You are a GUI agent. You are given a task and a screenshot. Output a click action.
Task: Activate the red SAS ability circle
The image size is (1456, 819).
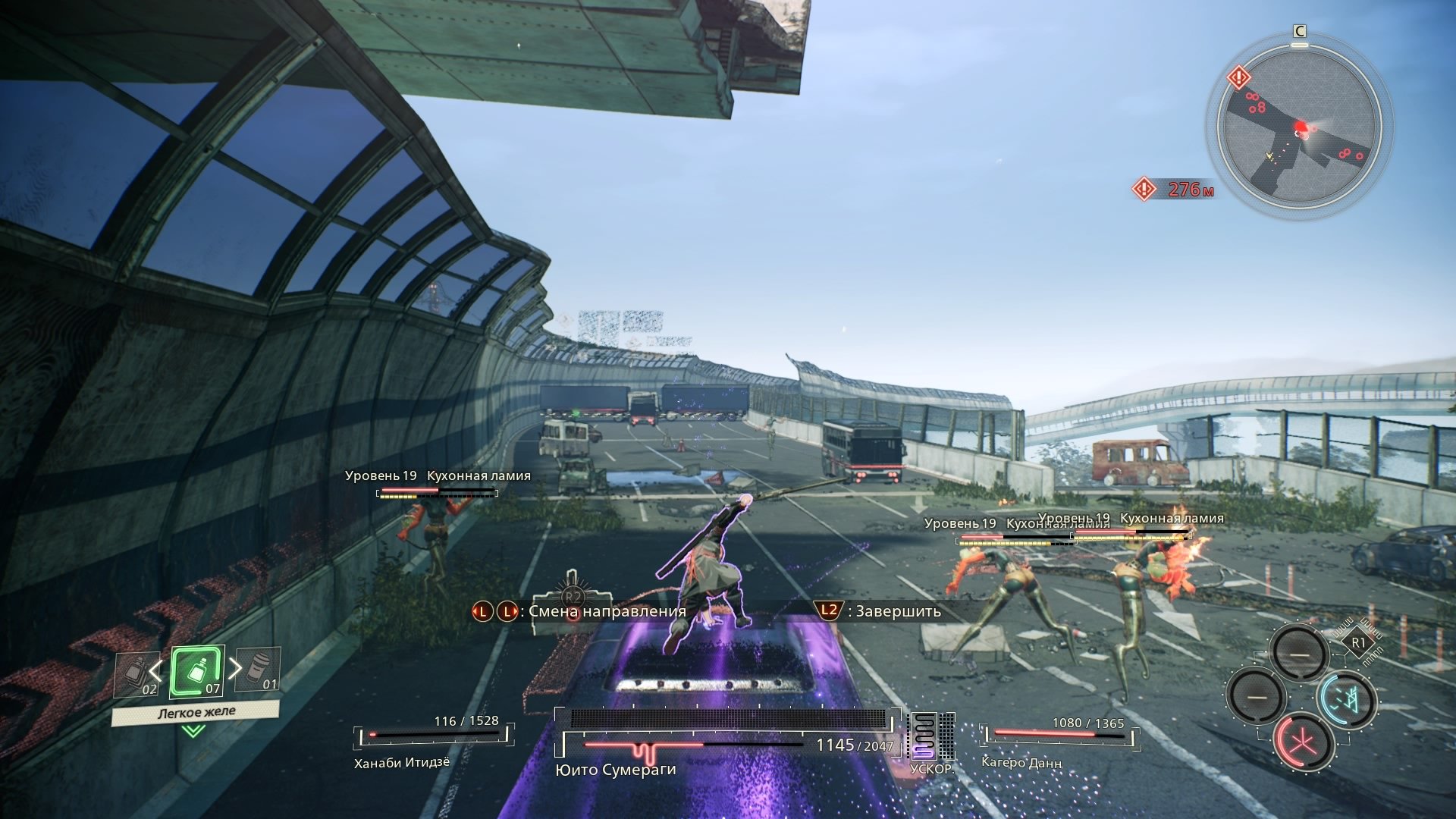point(1304,742)
